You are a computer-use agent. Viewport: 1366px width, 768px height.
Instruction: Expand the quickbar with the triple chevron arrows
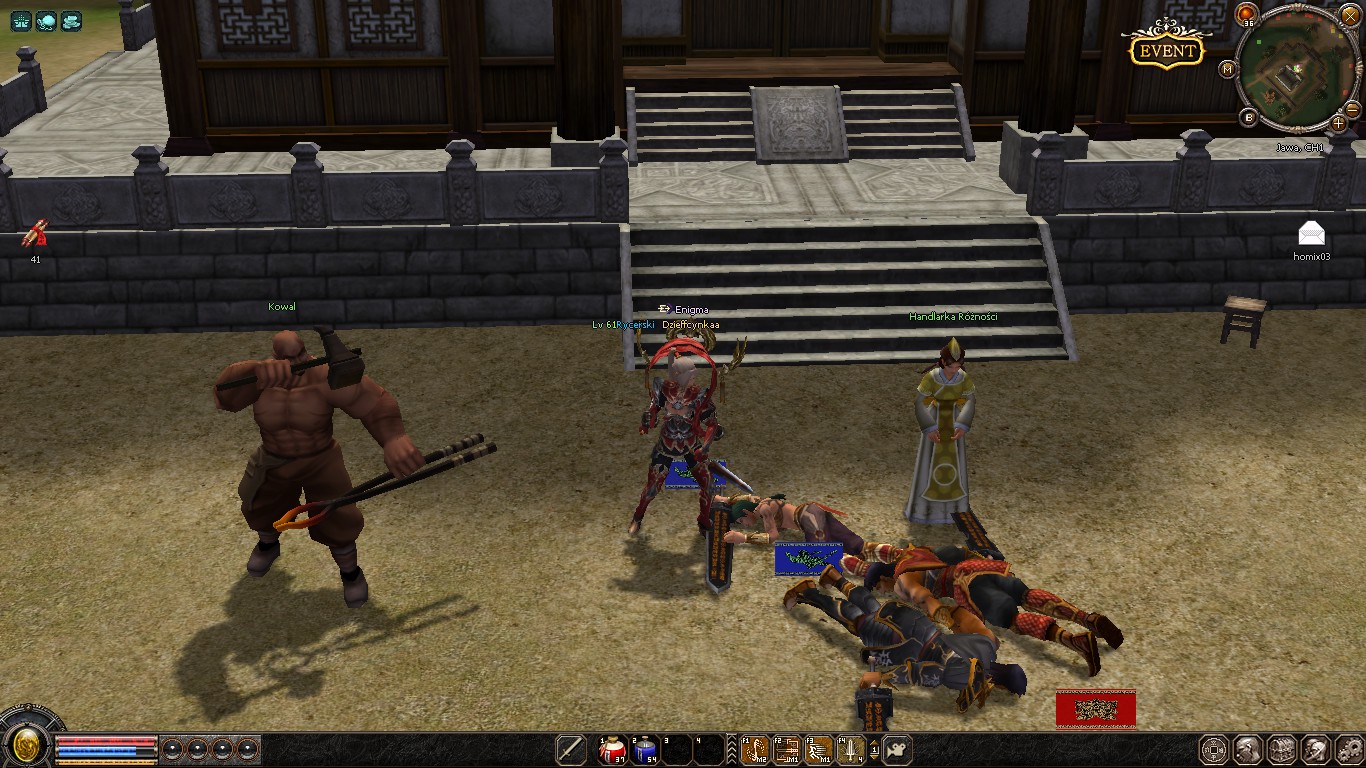[x=732, y=751]
